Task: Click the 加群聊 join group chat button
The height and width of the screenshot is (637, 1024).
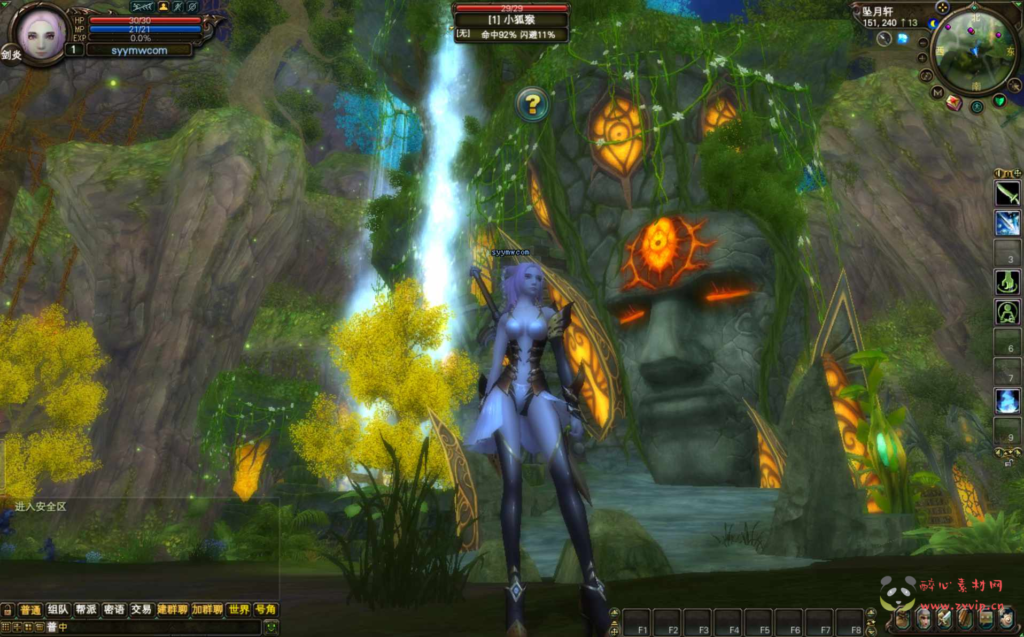Action: pyautogui.click(x=208, y=609)
